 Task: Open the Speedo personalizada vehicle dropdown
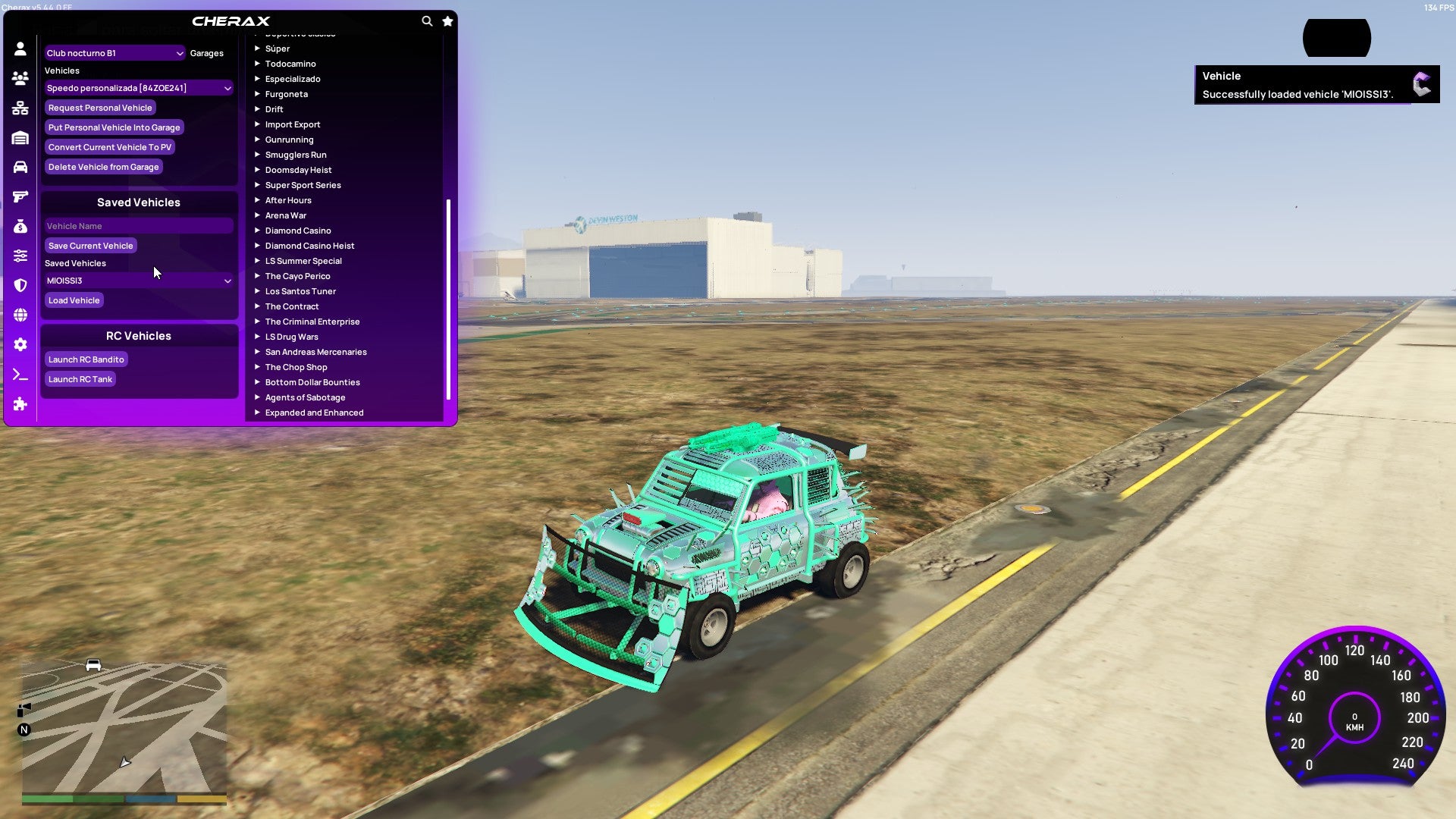pyautogui.click(x=138, y=88)
